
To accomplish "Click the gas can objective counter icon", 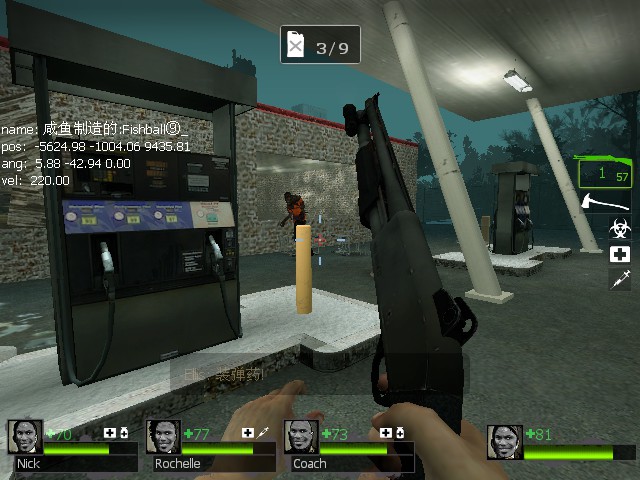I will 295,45.
